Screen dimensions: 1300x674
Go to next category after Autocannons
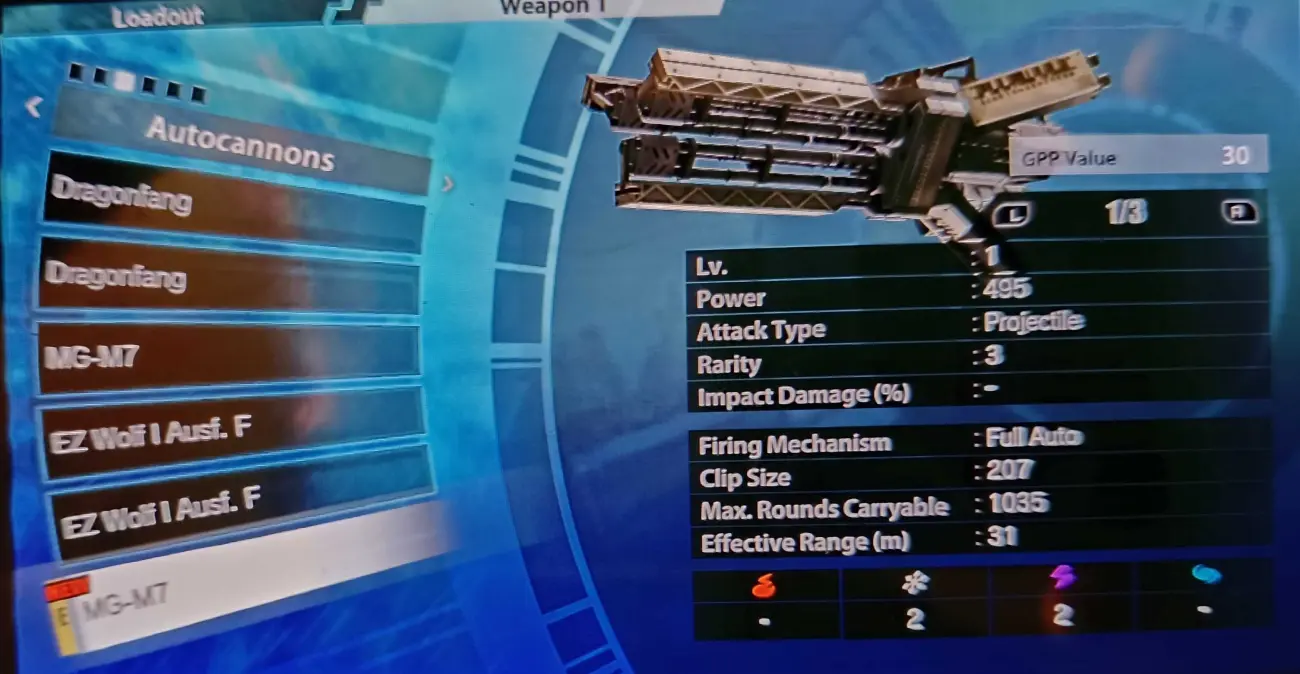[x=447, y=184]
